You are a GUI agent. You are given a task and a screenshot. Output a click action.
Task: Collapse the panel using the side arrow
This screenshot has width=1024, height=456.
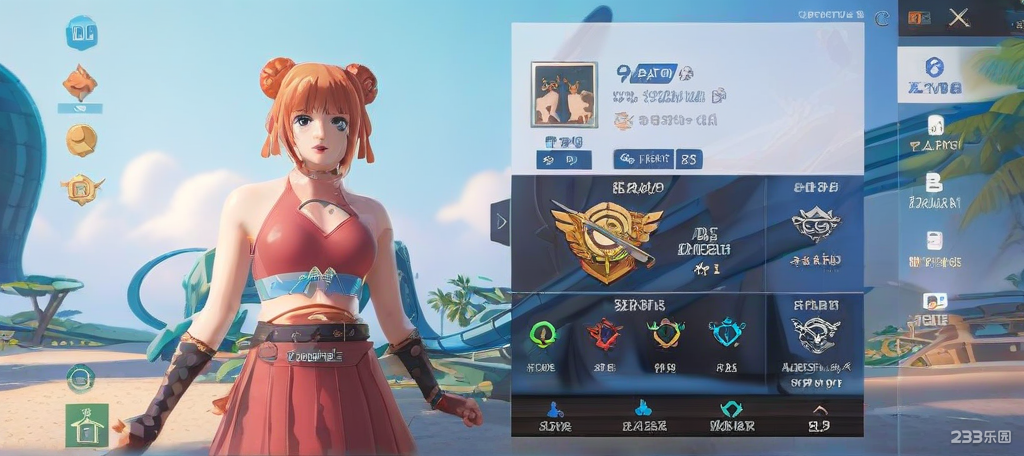pos(501,221)
